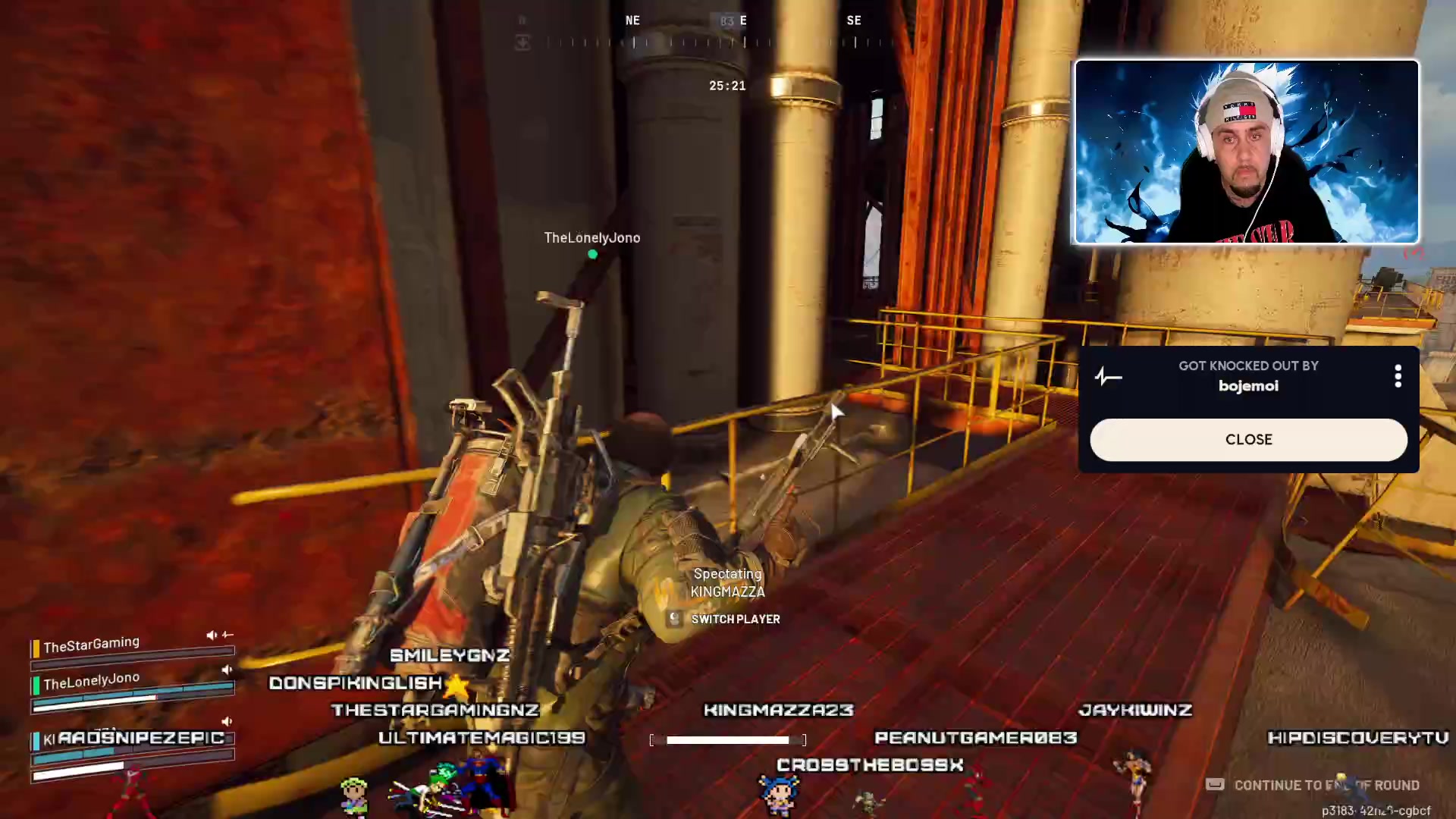The width and height of the screenshot is (1456, 819).
Task: Click the heartbeat knockout icon
Action: (1108, 376)
